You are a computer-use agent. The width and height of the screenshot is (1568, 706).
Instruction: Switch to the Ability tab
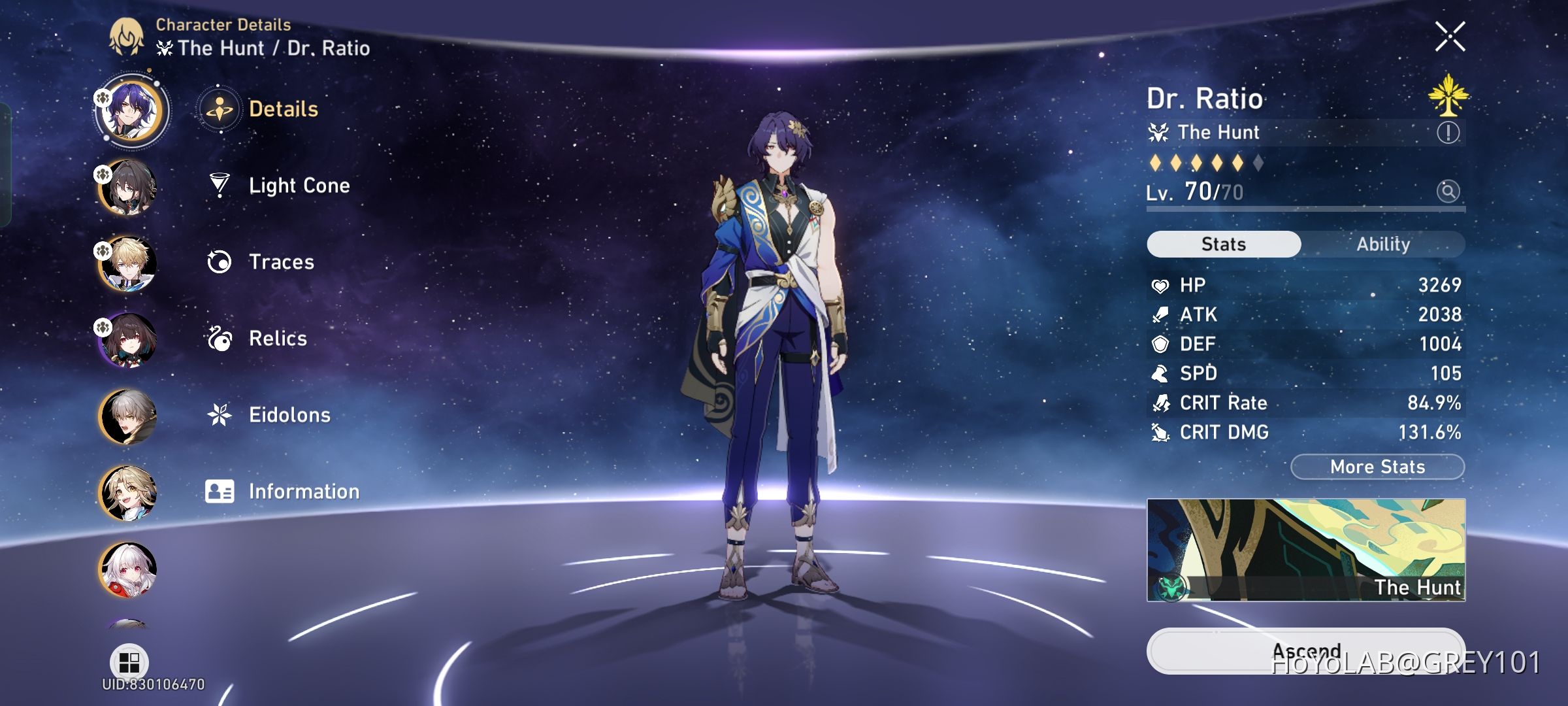(1384, 244)
